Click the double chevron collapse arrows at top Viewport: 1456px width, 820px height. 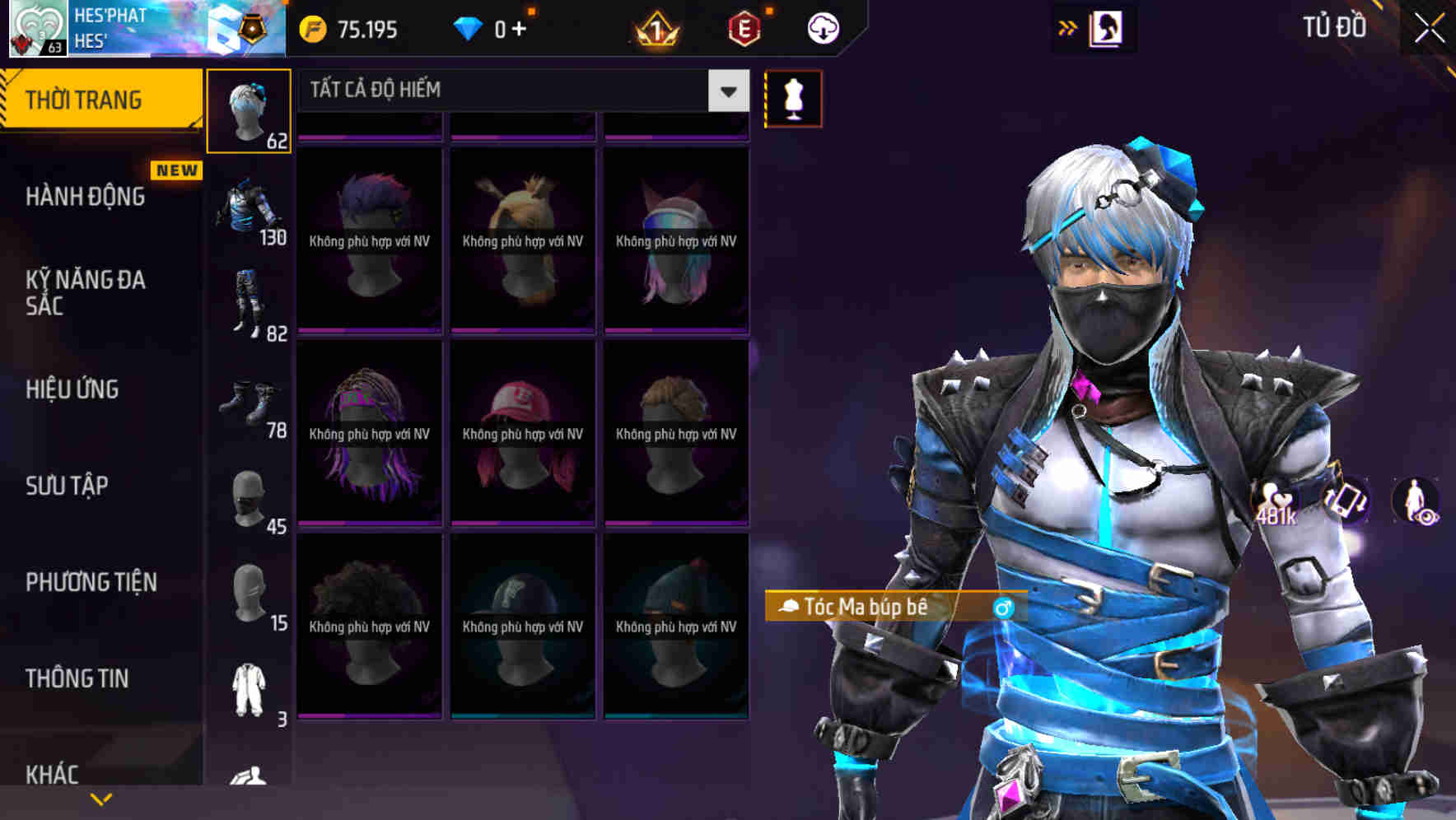pyautogui.click(x=1067, y=27)
